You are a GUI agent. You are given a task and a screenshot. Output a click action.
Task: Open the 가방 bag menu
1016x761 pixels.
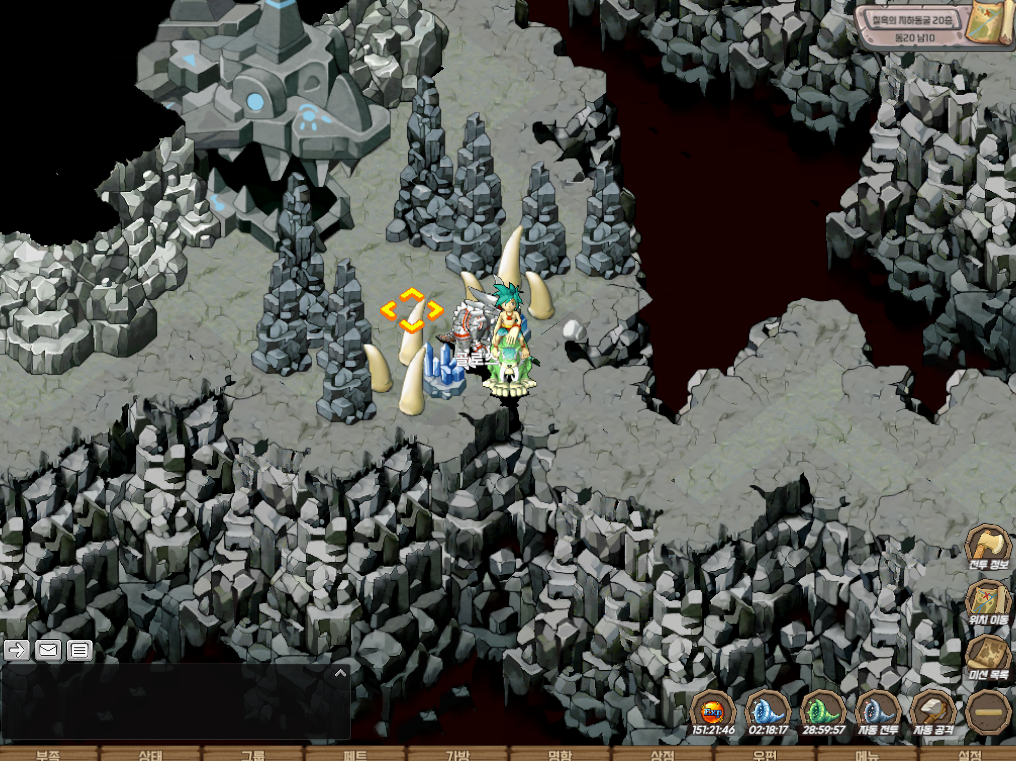(457, 754)
